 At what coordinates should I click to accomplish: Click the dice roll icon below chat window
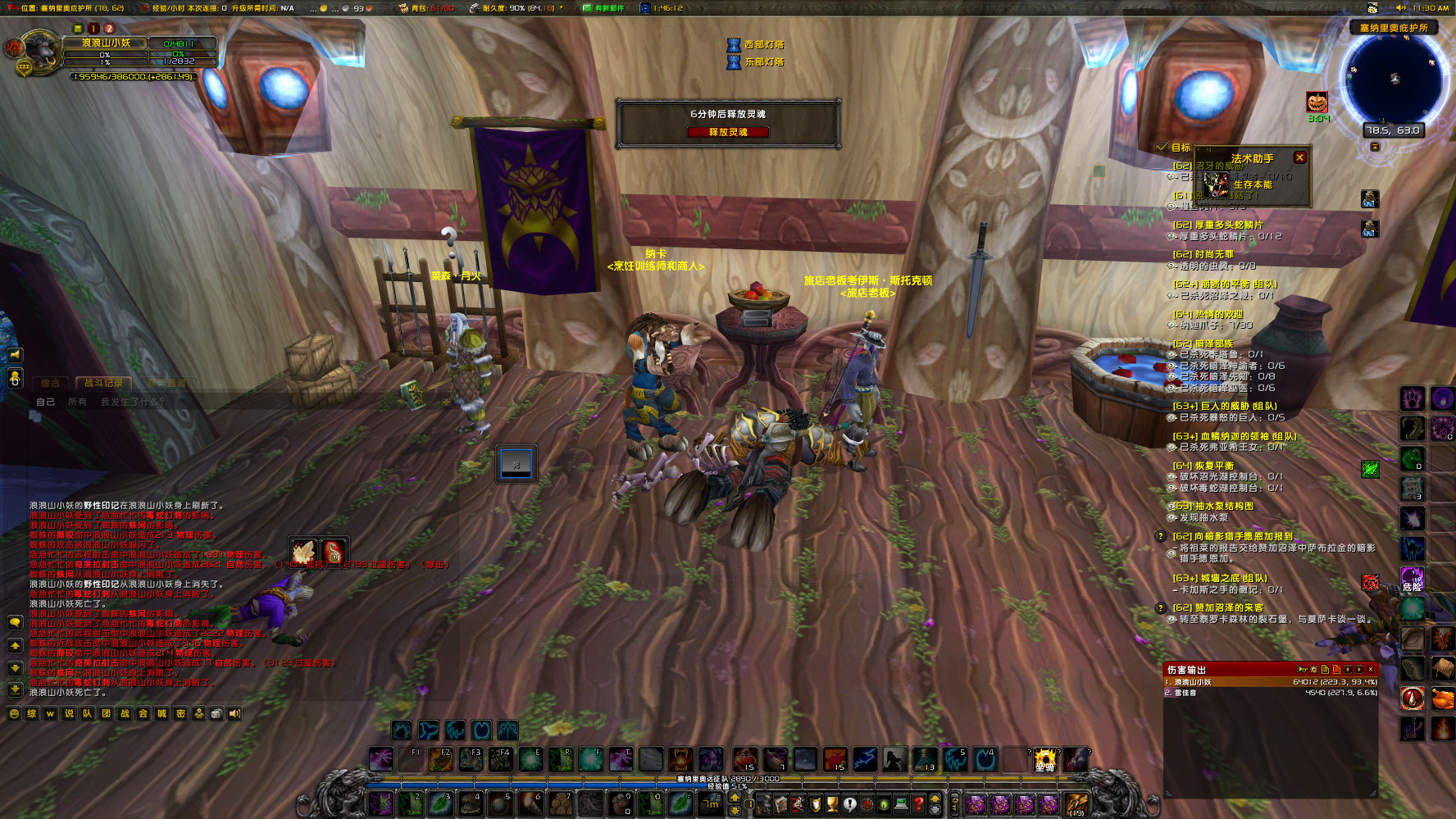pos(216,714)
